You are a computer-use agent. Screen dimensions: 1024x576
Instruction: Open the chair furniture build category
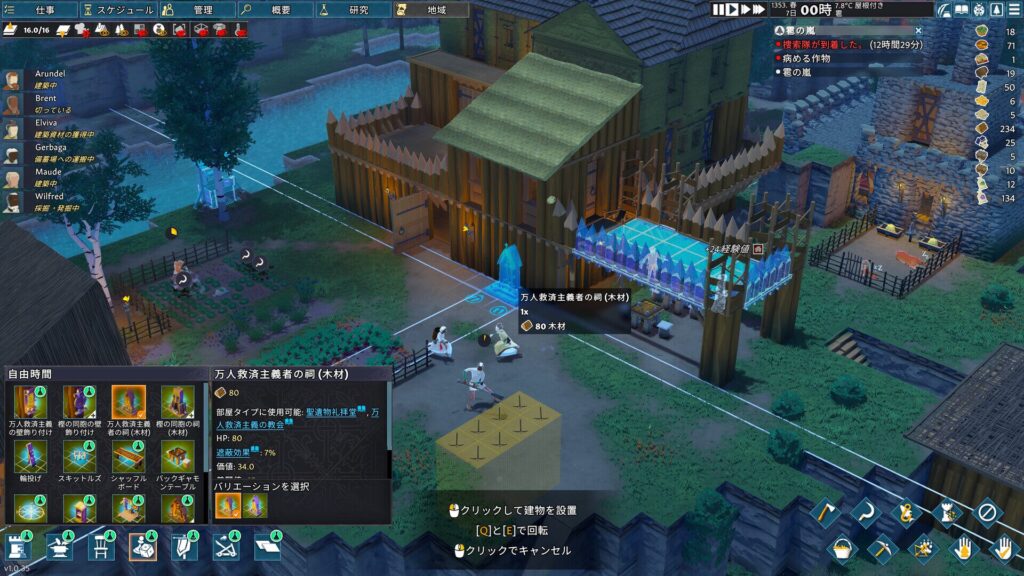[101, 546]
